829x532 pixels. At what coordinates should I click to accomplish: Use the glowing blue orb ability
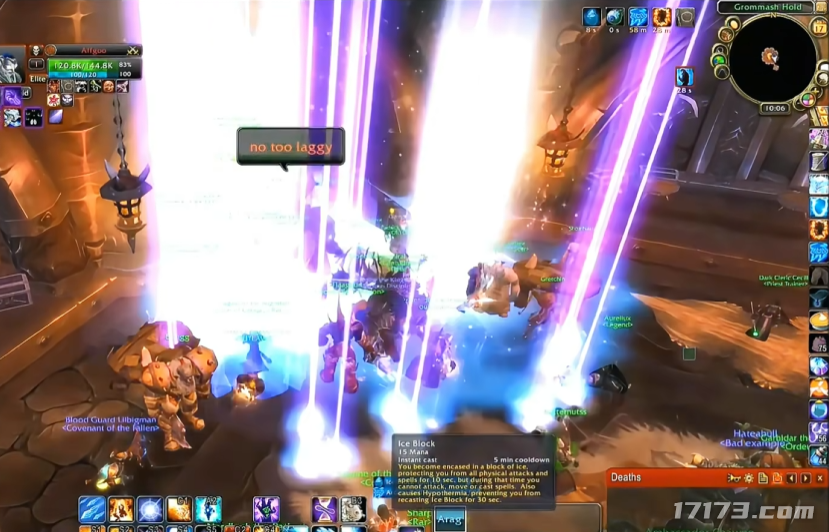(x=150, y=509)
